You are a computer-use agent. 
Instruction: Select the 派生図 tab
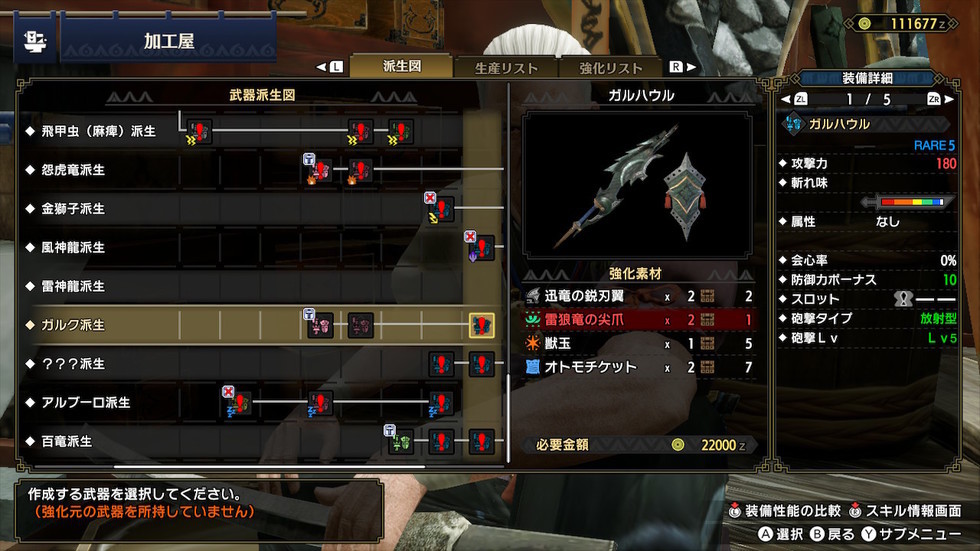(x=403, y=68)
